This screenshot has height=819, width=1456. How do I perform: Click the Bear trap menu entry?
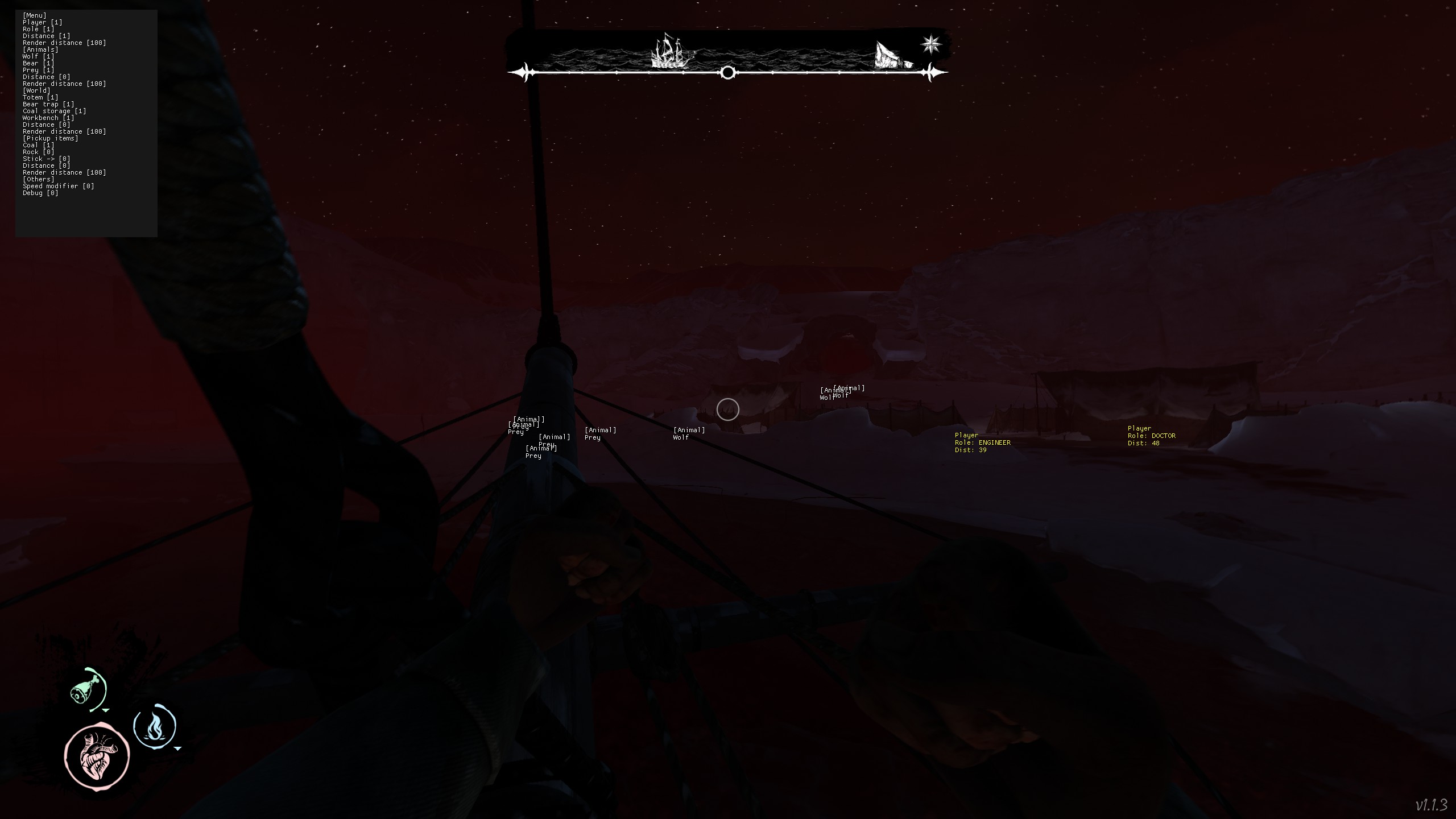(48, 104)
